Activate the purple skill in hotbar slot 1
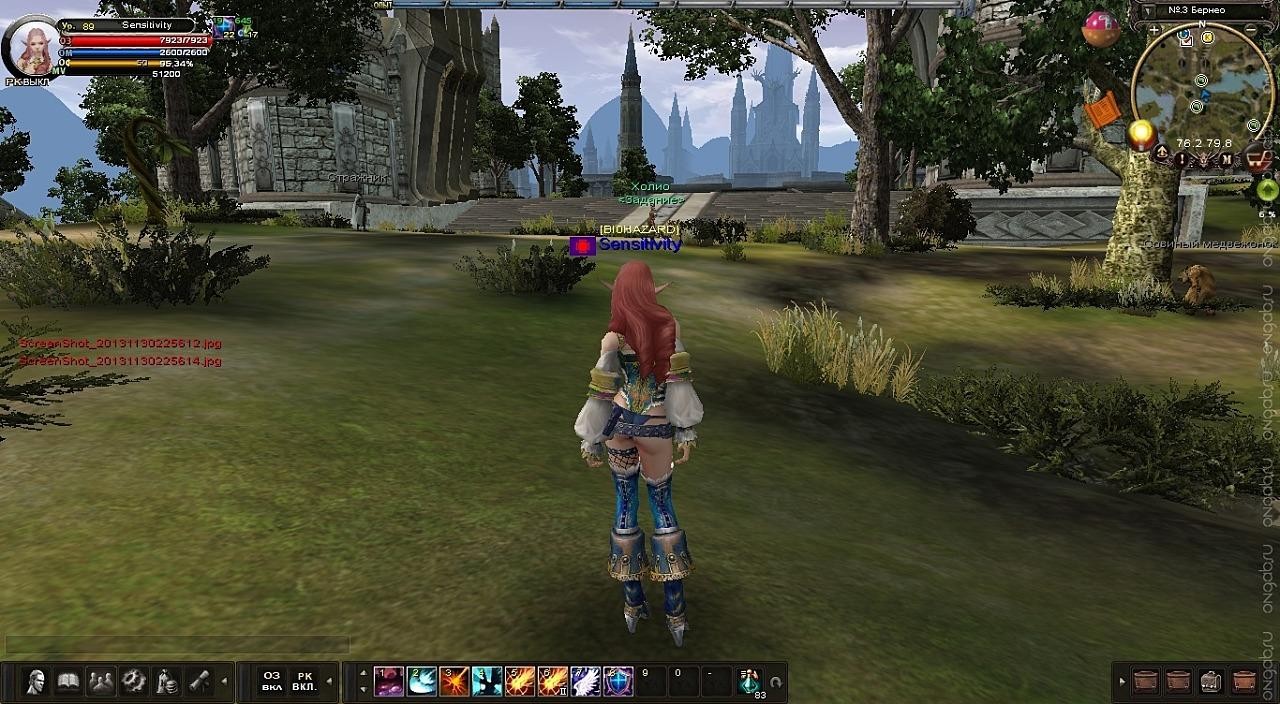This screenshot has width=1280, height=704. coord(389,682)
